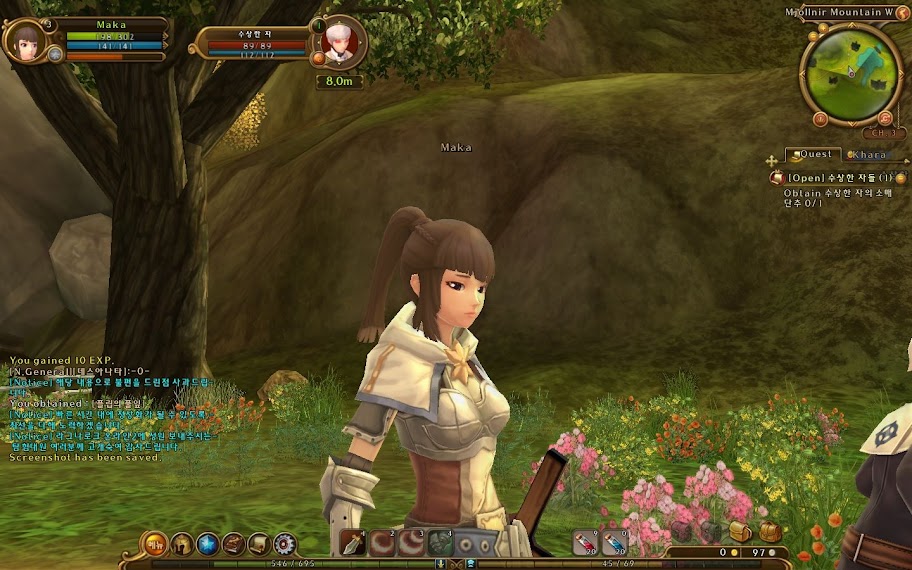912x570 pixels.
Task: Open the rightmost yellow backpack
Action: 770,531
